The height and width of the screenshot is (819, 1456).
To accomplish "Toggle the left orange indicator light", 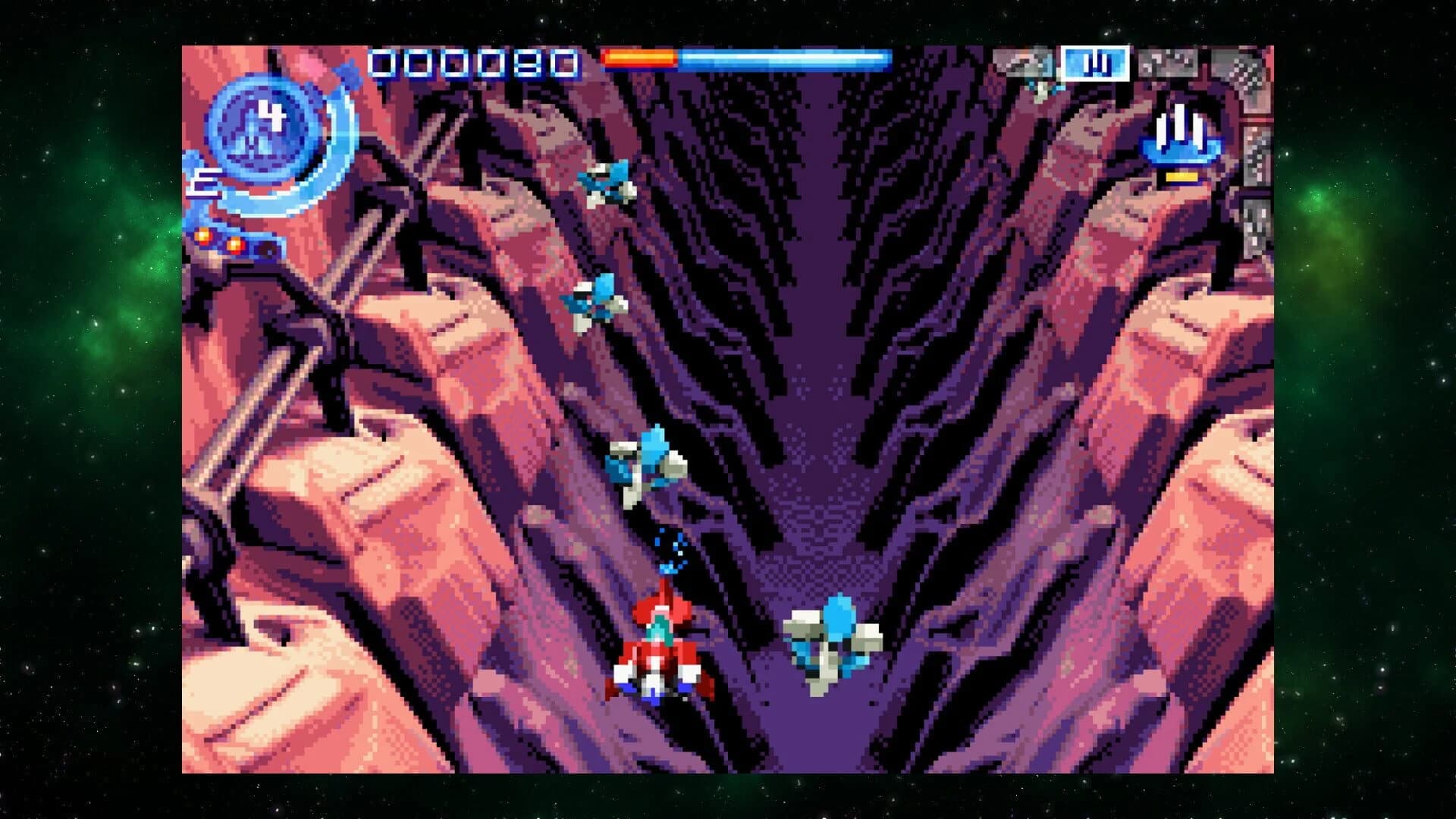I will coord(203,238).
